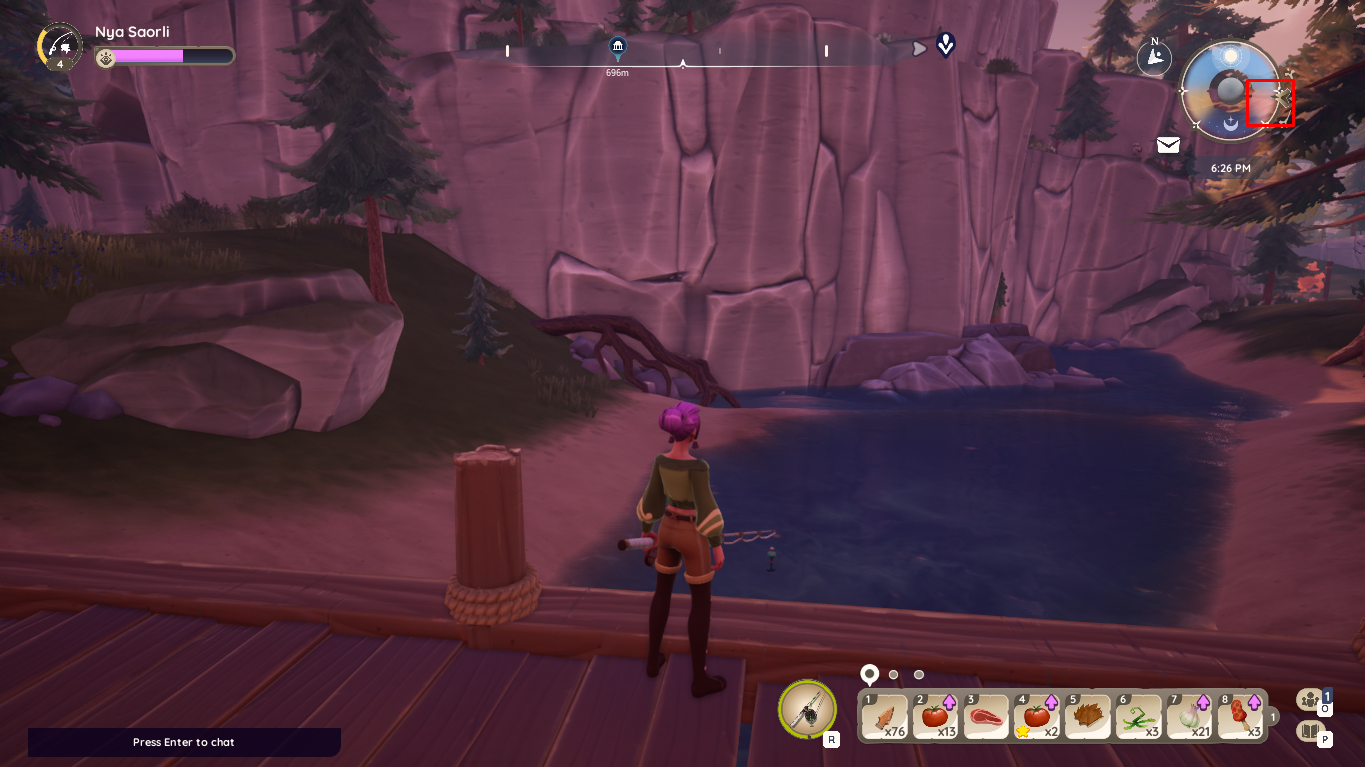Click the quest marker at compass bar end
Image resolution: width=1365 pixels, height=767 pixels.
(x=945, y=45)
